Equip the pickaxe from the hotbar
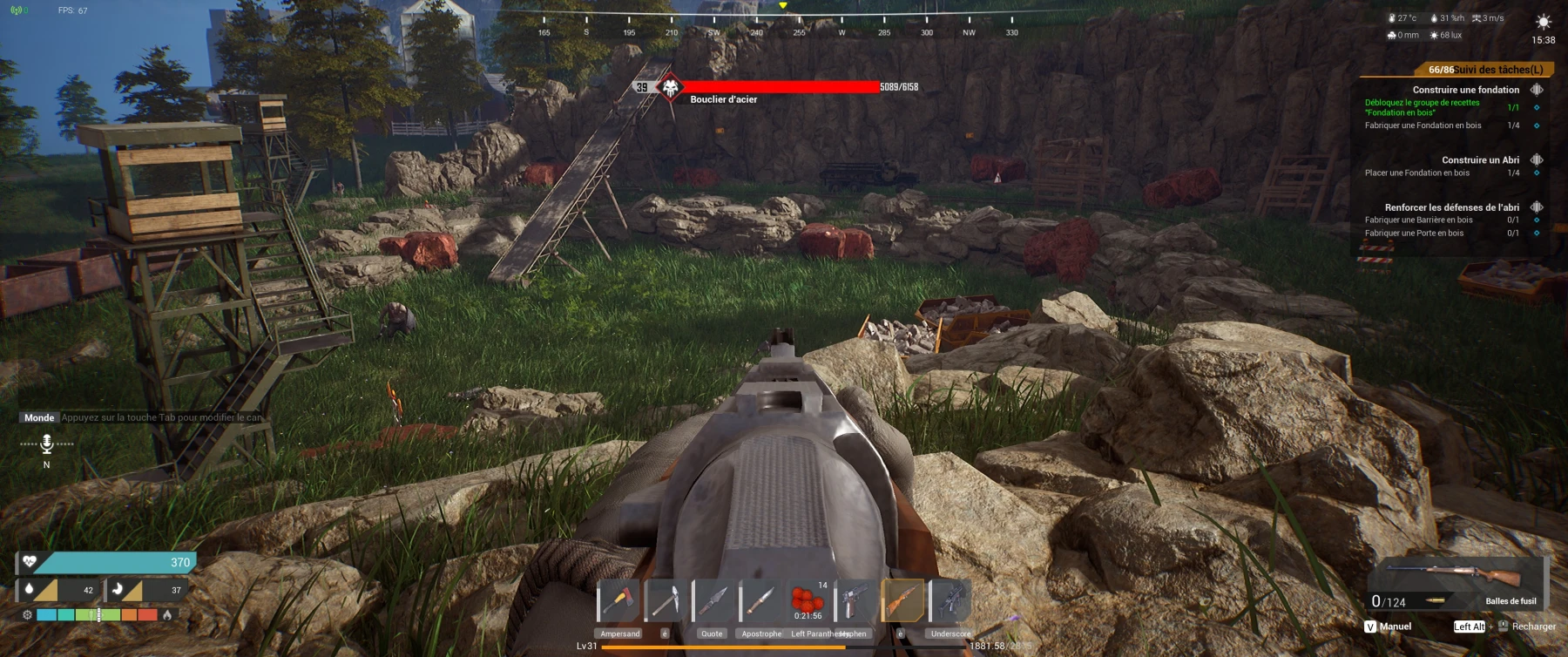This screenshot has height=657, width=1568. coord(666,601)
